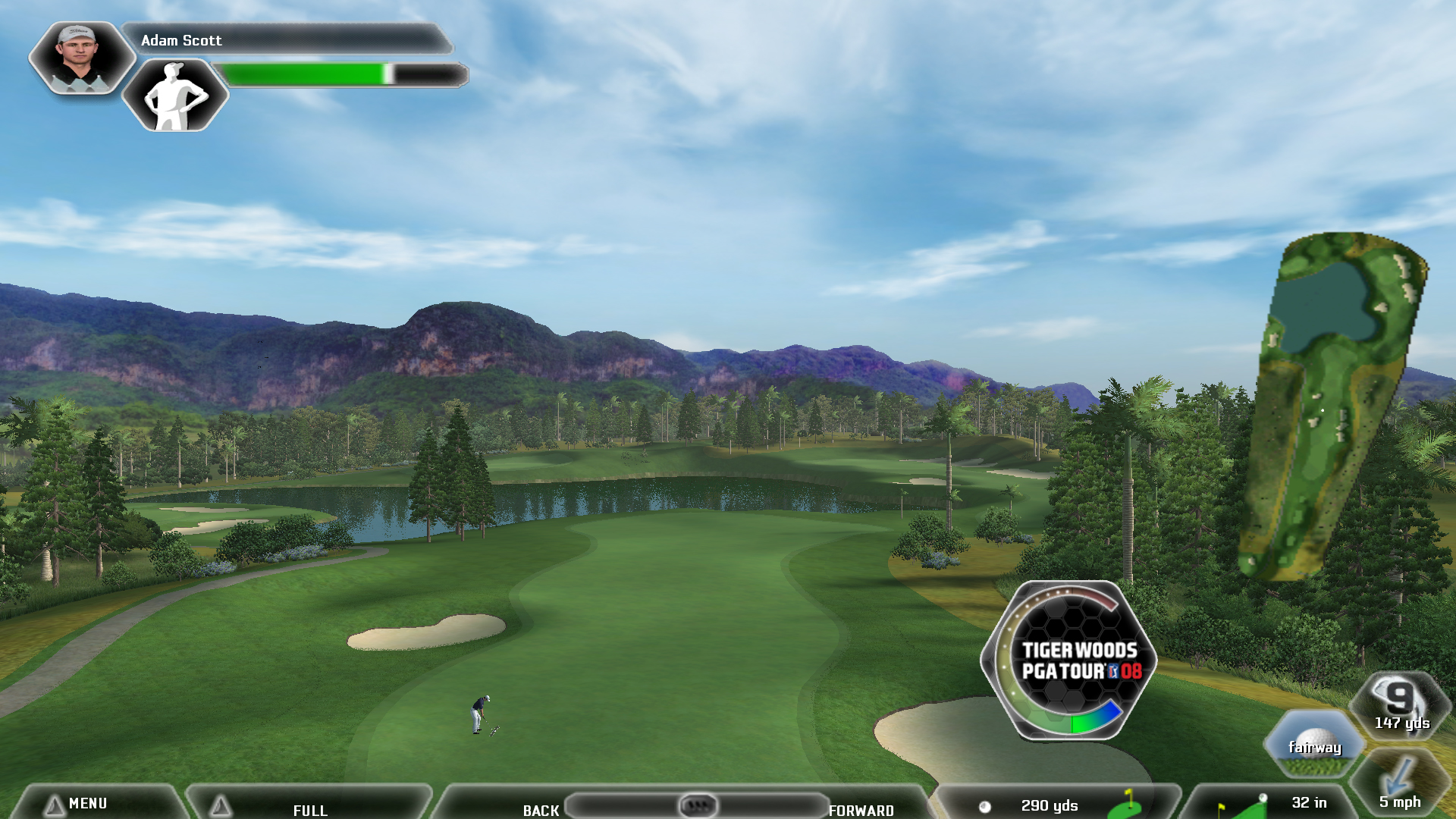Click Adam Scott's player portrait
This screenshot has height=819, width=1456.
point(80,58)
